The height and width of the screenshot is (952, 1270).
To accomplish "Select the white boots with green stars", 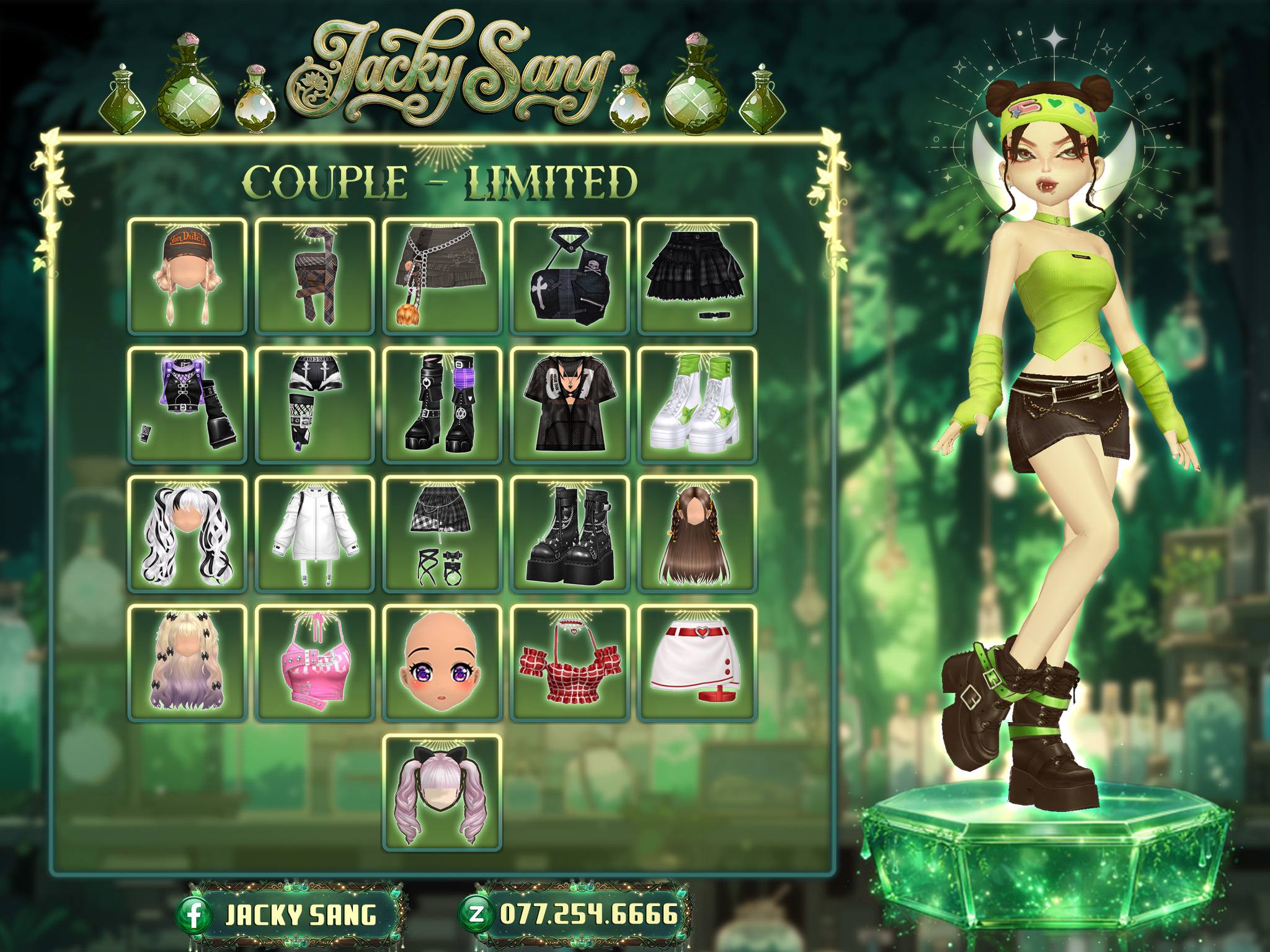I will (x=697, y=405).
